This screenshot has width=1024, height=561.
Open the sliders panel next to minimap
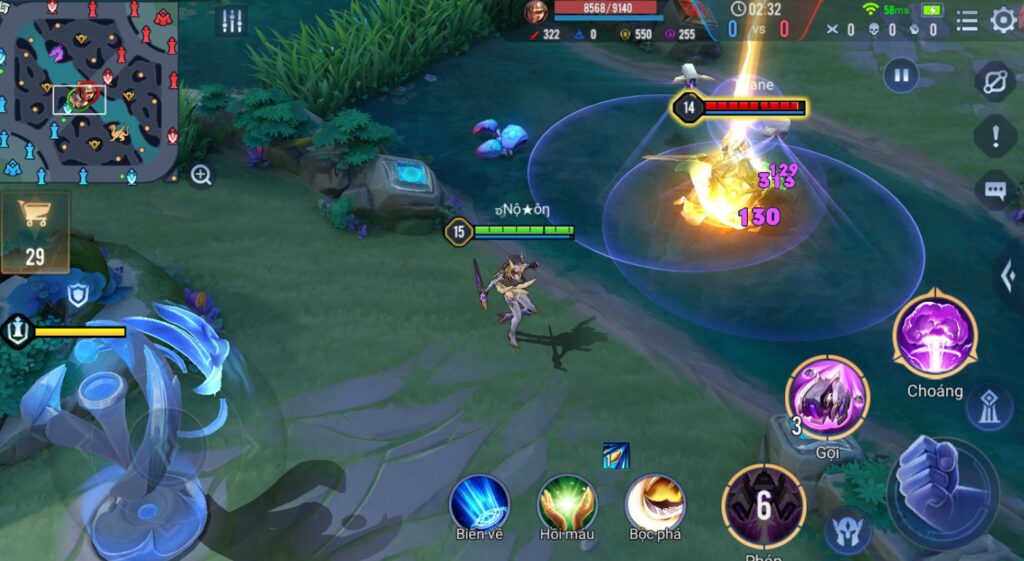point(232,21)
